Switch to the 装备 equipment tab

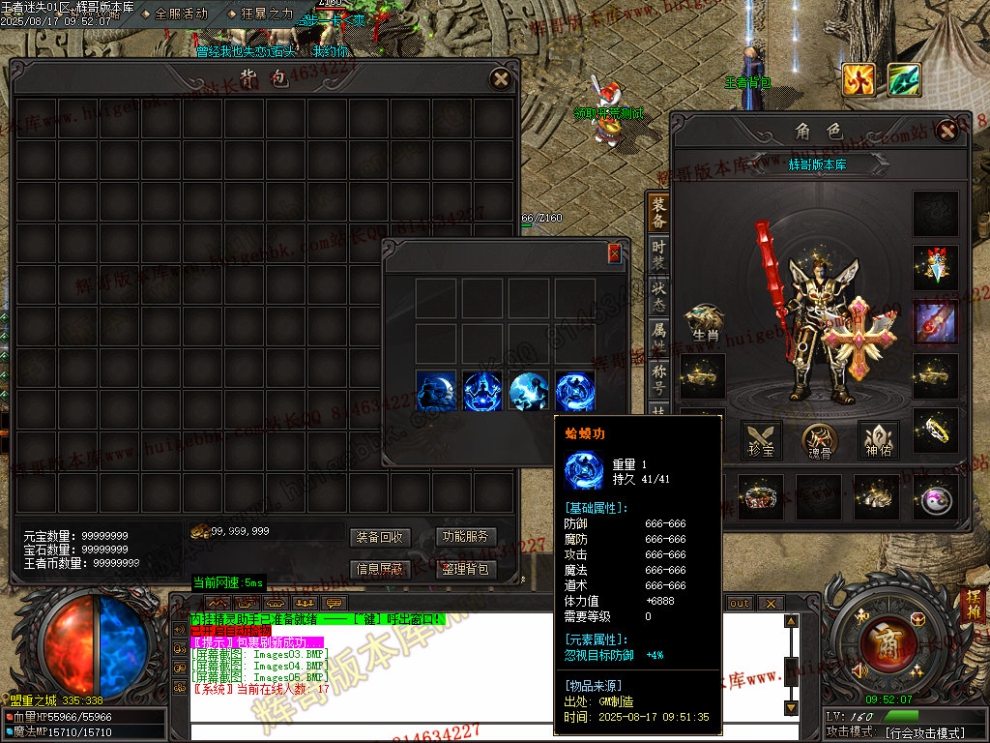[658, 212]
